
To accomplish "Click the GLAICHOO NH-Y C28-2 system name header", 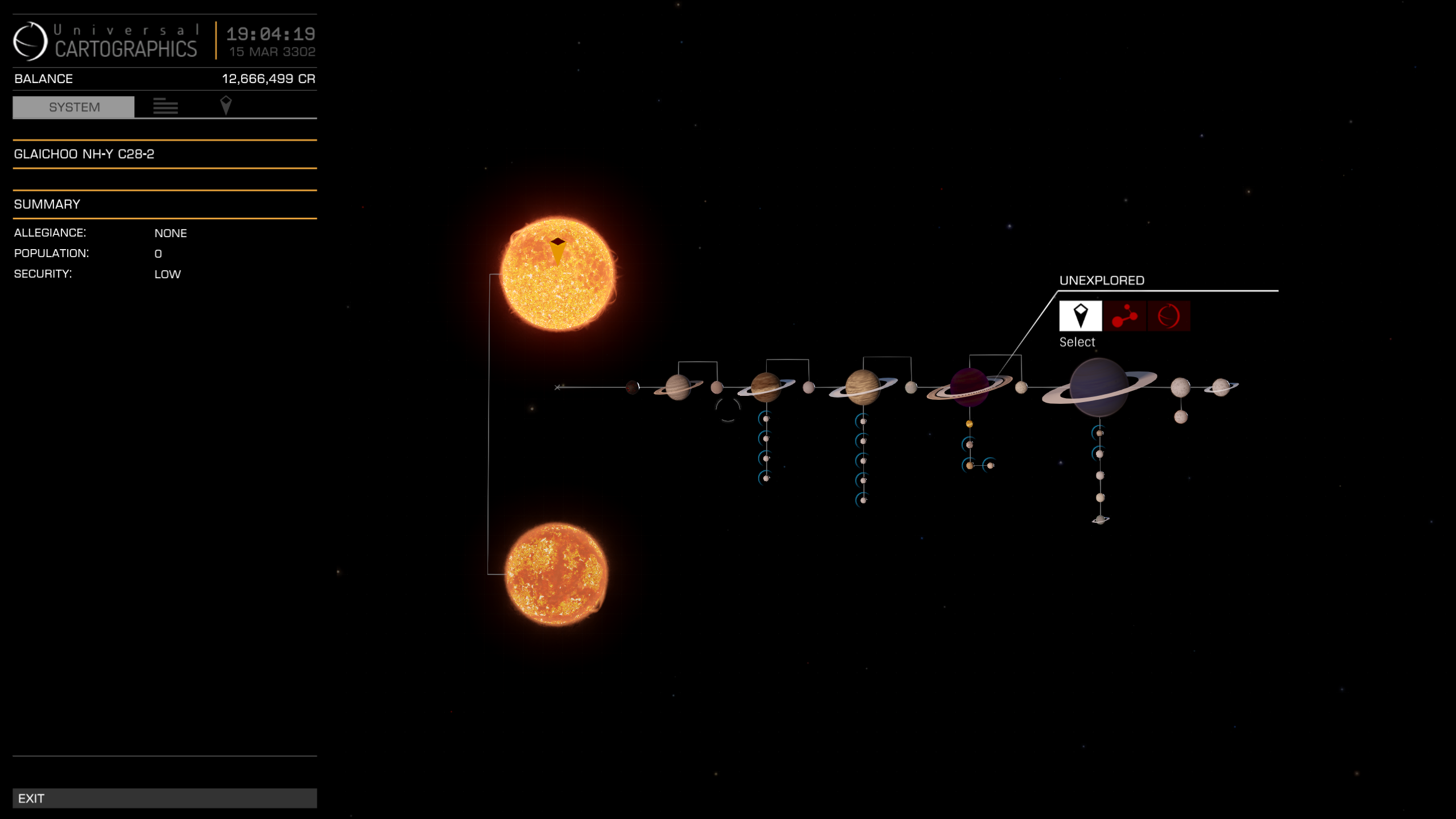I will tap(84, 154).
